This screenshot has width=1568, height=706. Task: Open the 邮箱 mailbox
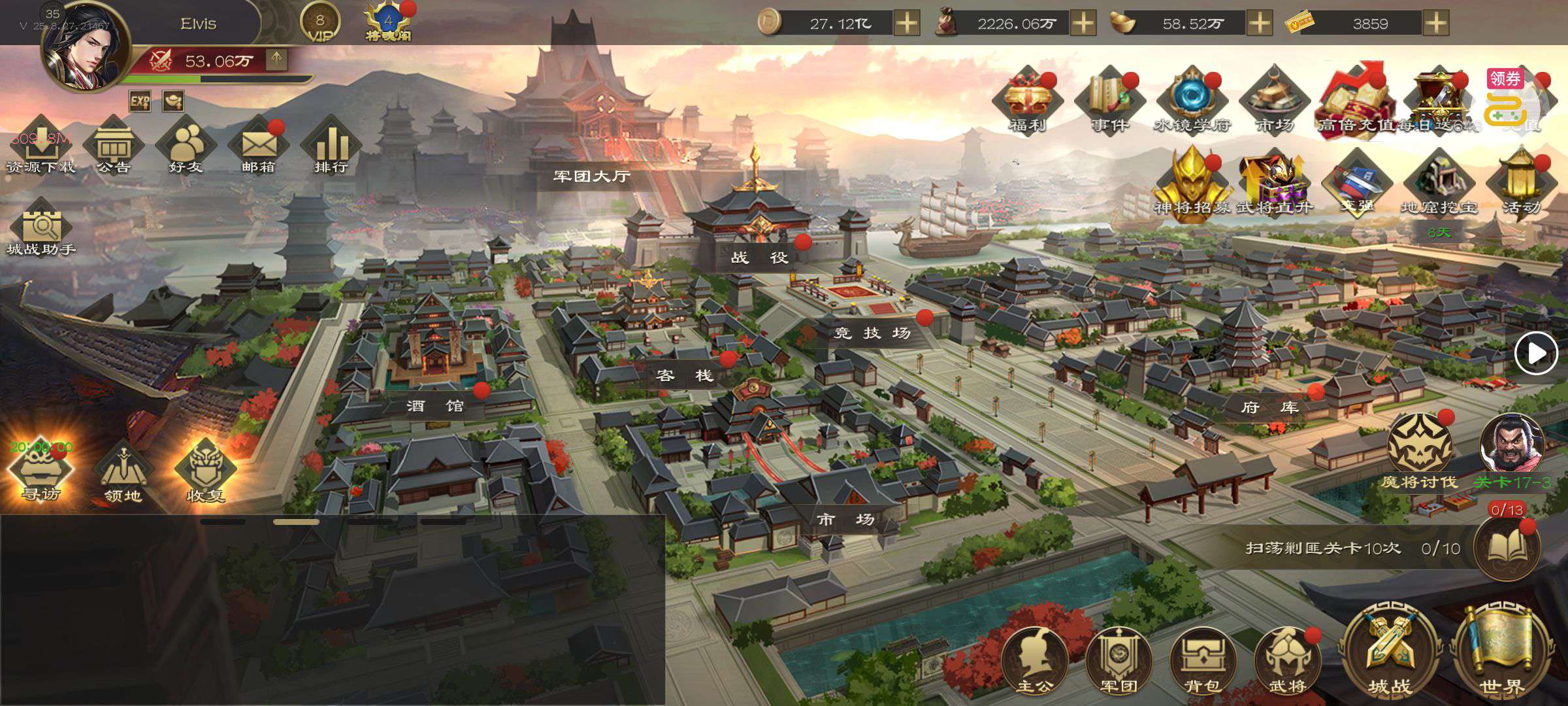[259, 145]
